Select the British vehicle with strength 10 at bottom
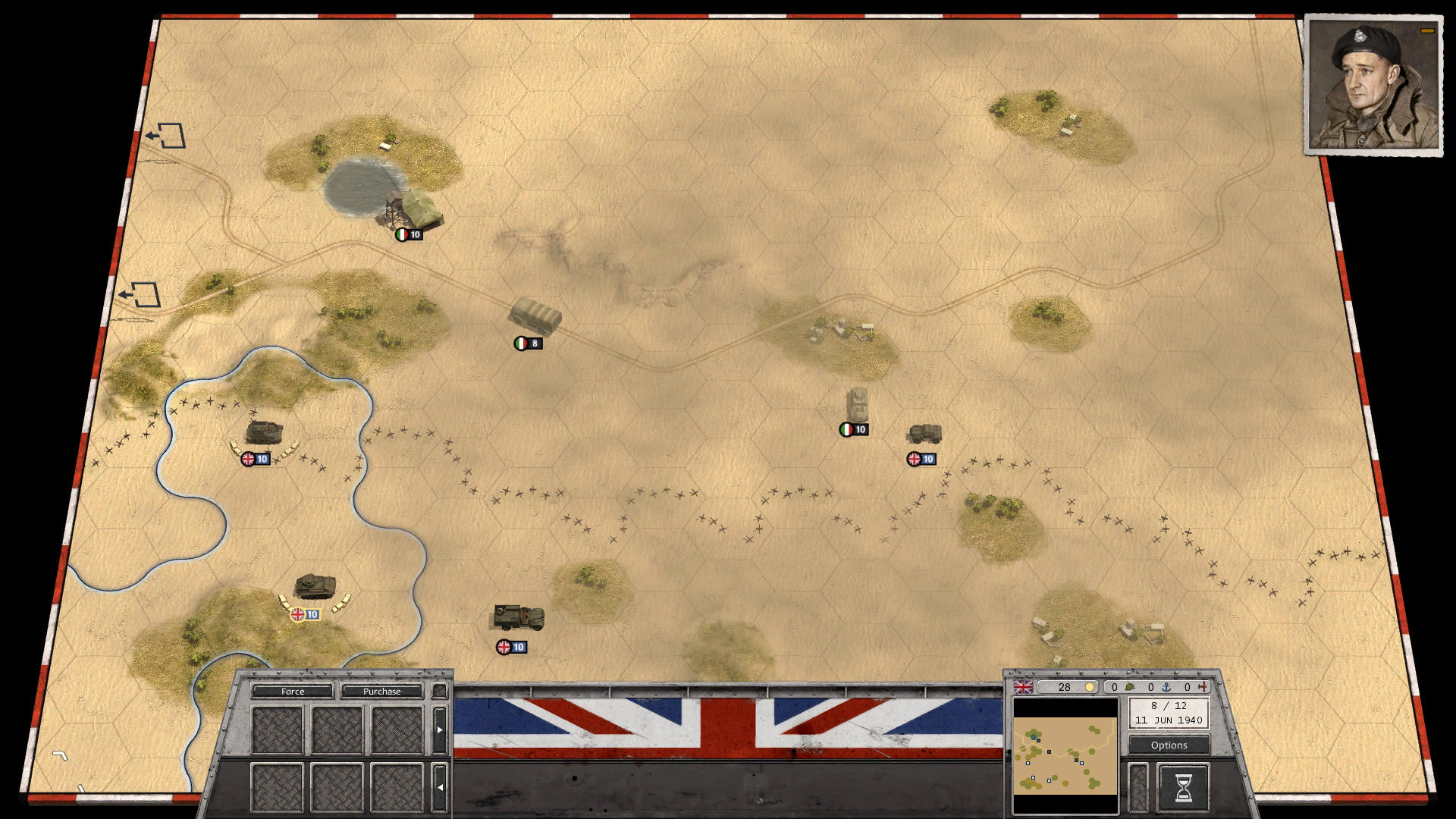1456x819 pixels. point(516,618)
